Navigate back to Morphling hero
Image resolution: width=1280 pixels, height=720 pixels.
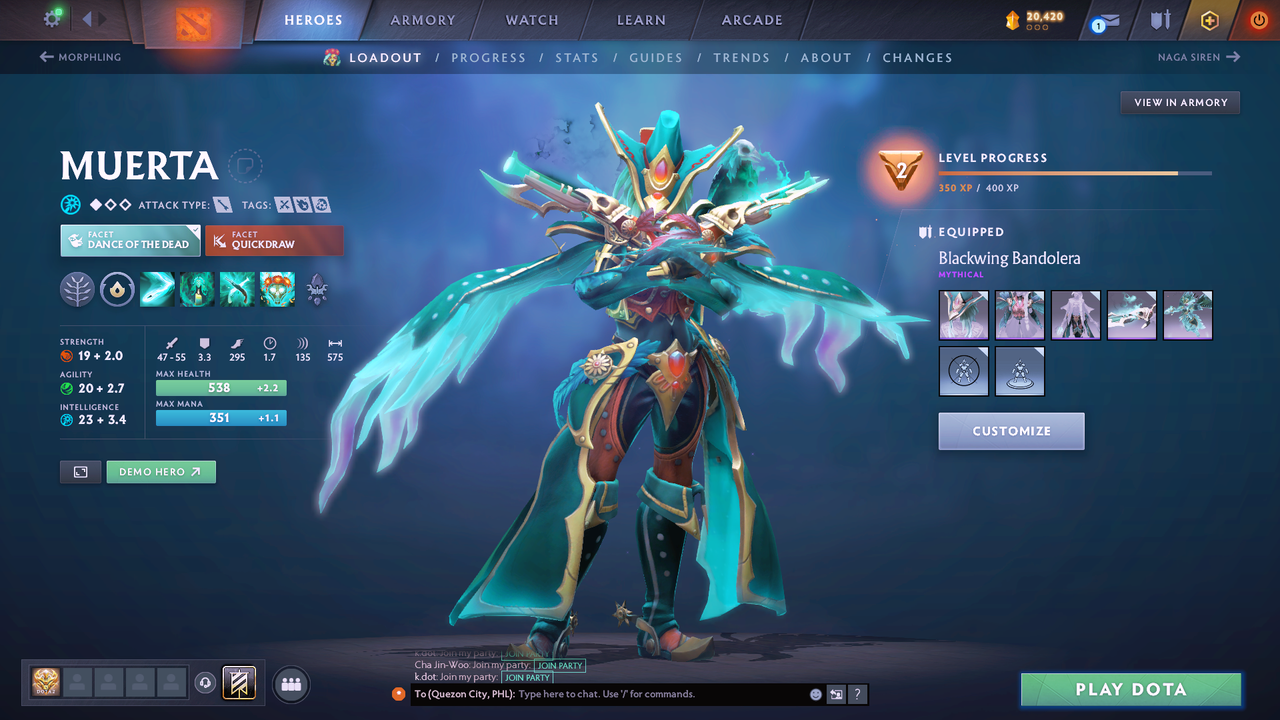(79, 57)
